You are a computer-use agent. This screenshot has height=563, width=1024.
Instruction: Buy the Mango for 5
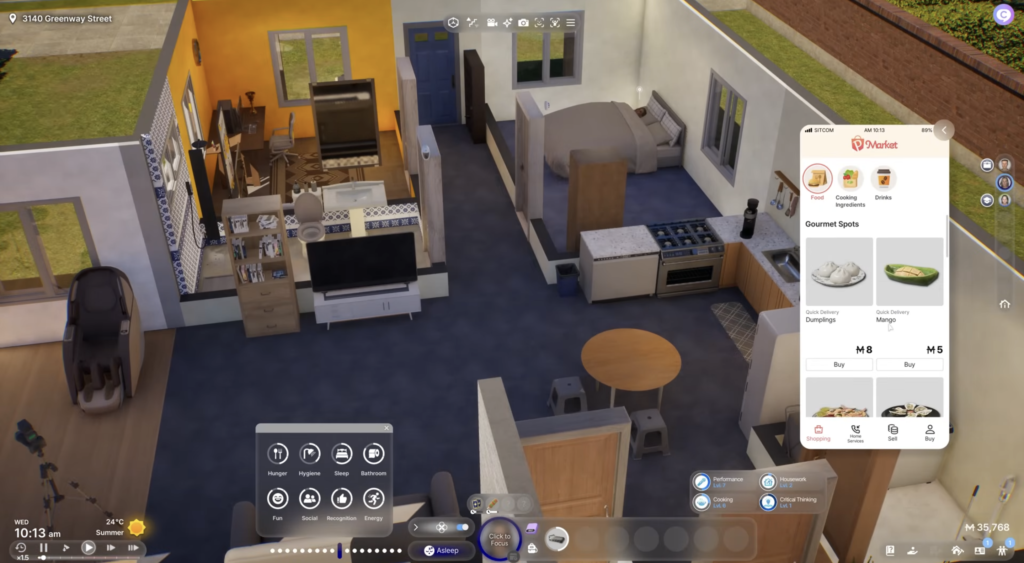click(x=909, y=365)
